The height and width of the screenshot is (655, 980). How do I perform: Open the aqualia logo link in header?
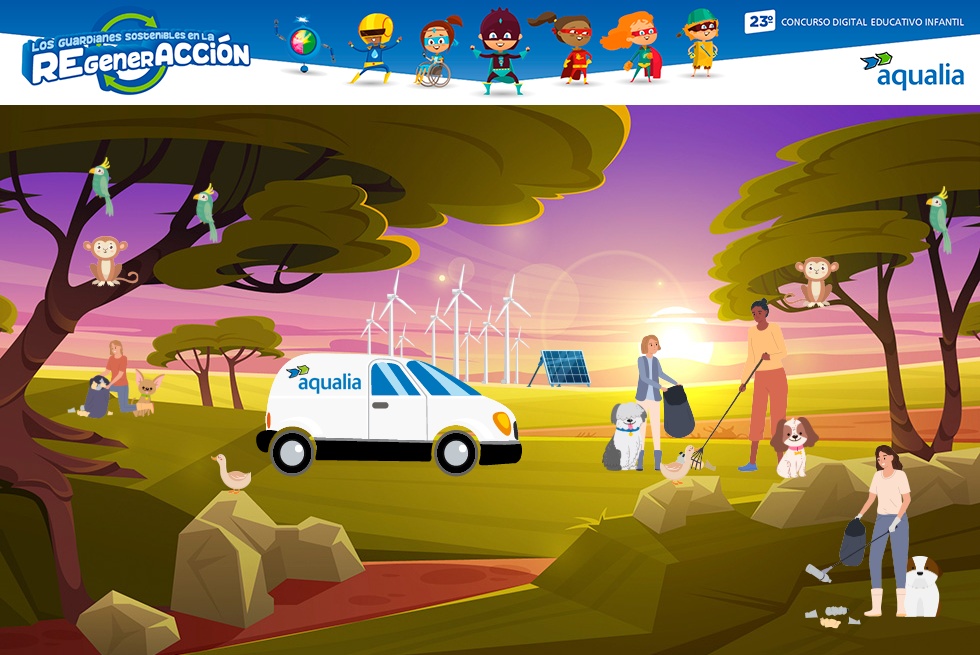(x=911, y=70)
